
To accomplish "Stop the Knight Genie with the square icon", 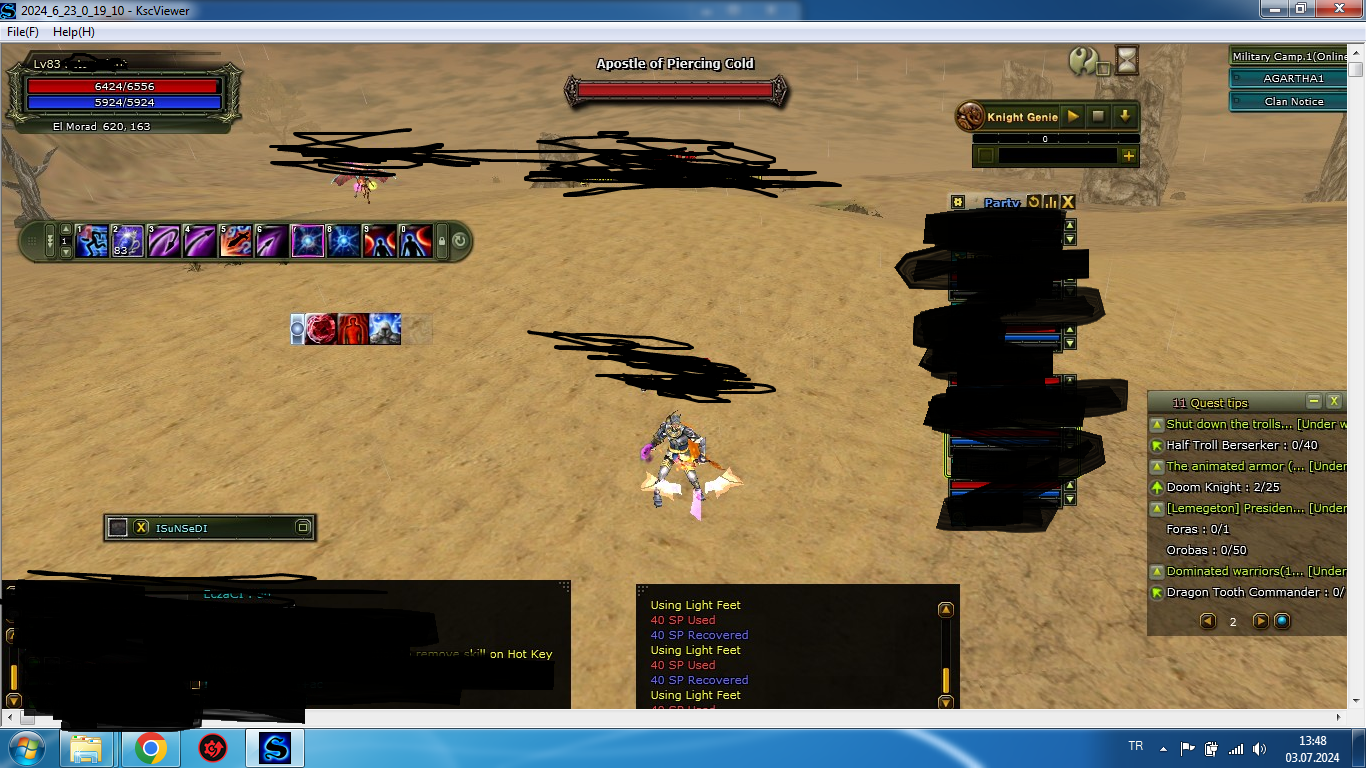I will tap(1097, 117).
